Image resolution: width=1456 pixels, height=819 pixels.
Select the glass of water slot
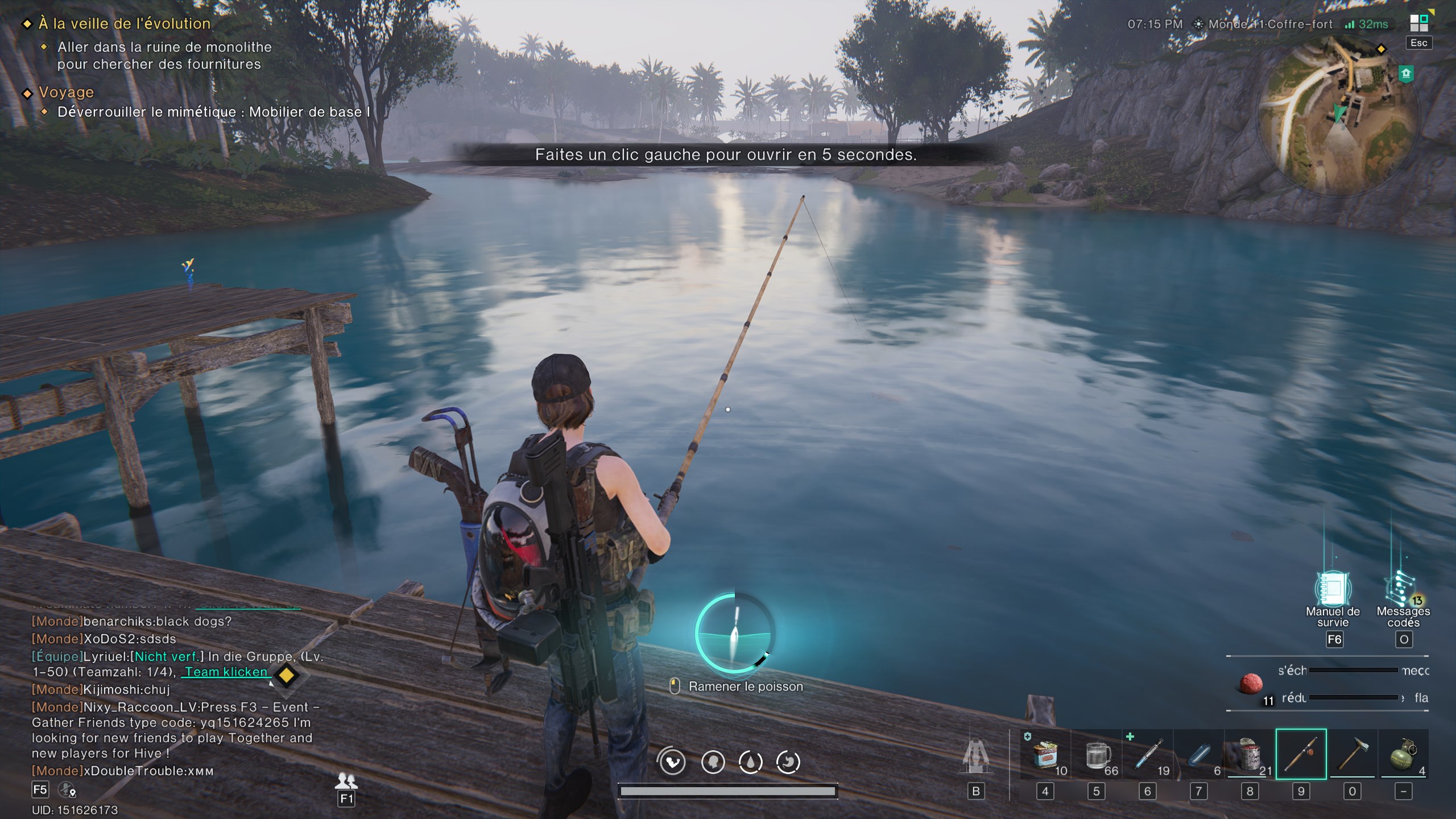tap(1097, 754)
